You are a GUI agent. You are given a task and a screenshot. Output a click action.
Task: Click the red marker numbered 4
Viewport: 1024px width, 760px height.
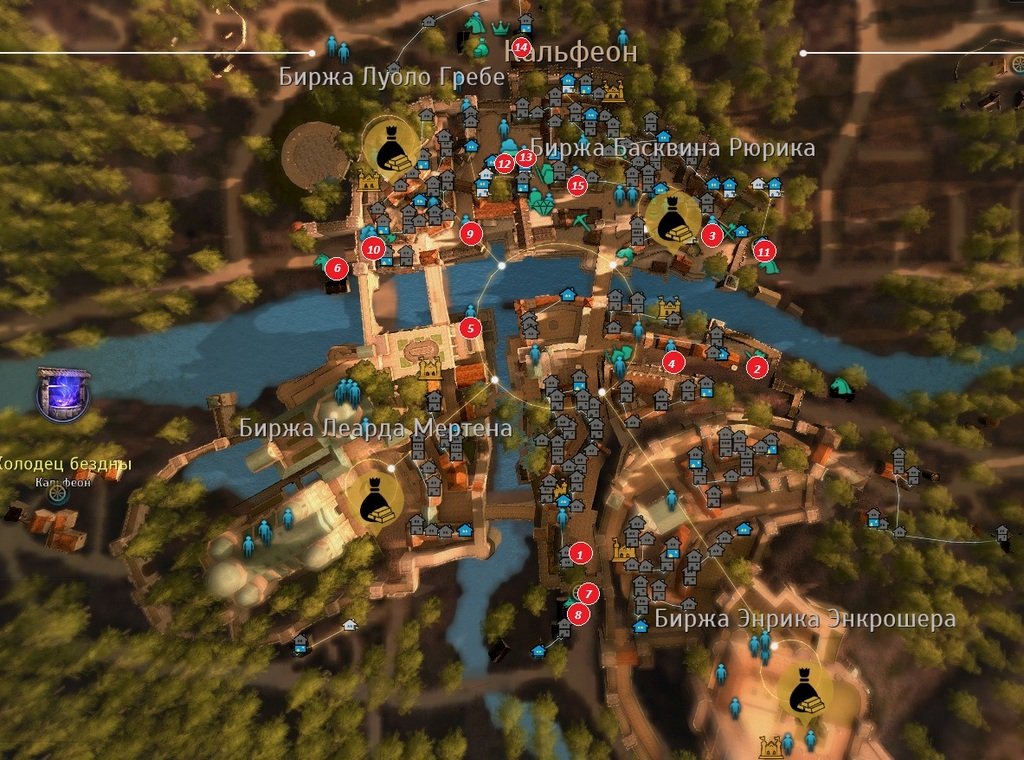pos(674,362)
